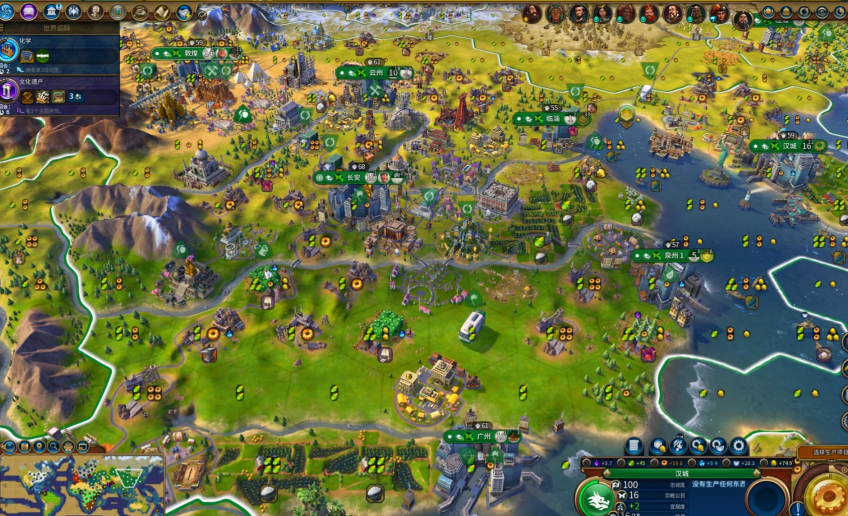Click the scroll icon above city panel
The height and width of the screenshot is (516, 848).
[x=634, y=446]
